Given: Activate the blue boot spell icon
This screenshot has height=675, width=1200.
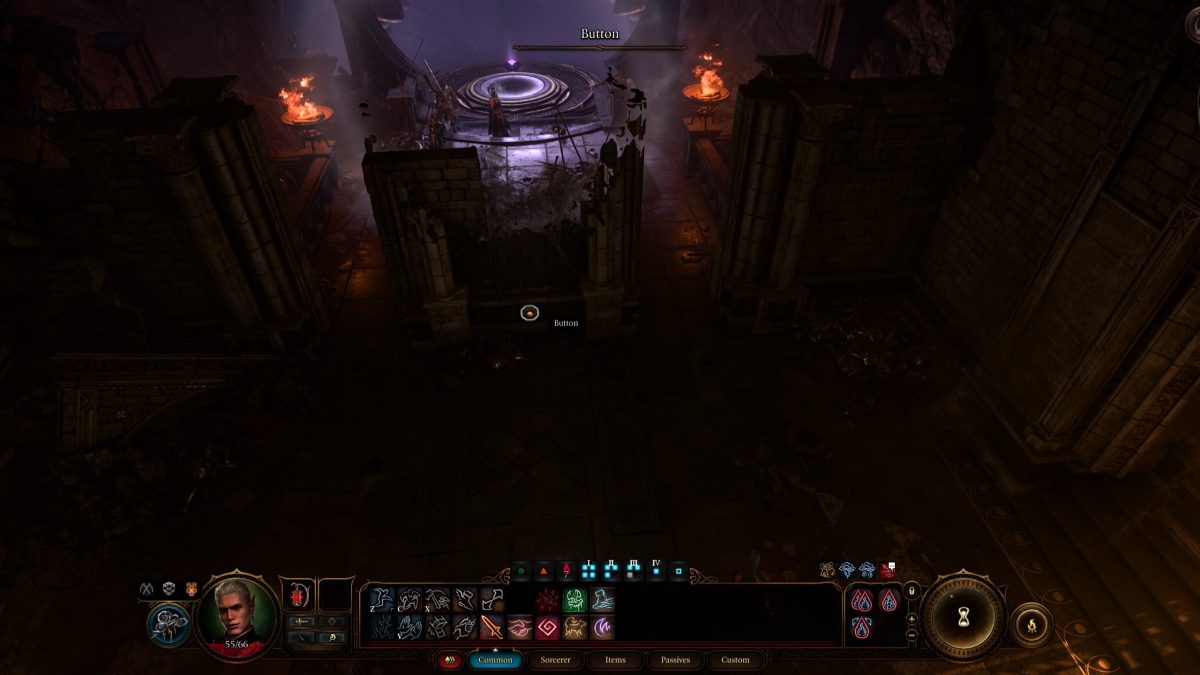Looking at the screenshot, I should 603,600.
